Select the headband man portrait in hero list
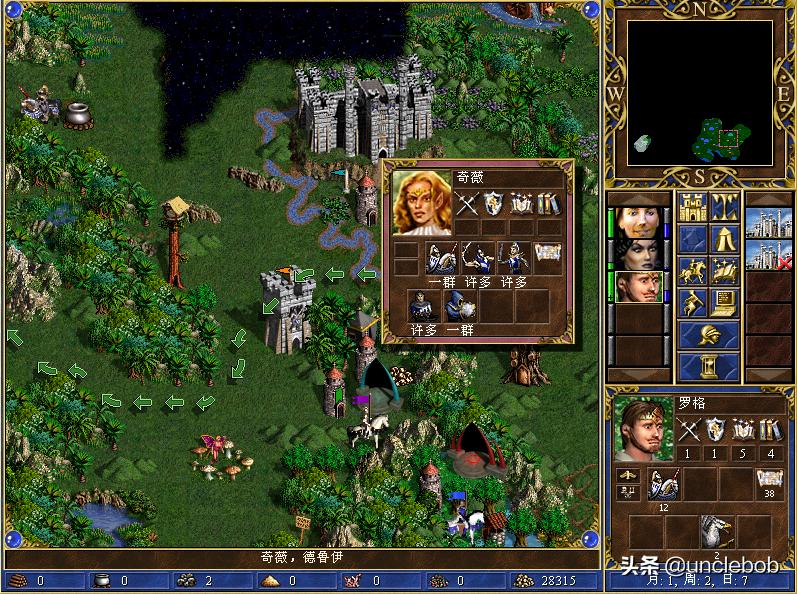Screen dimensions: 797x594 click(x=637, y=287)
